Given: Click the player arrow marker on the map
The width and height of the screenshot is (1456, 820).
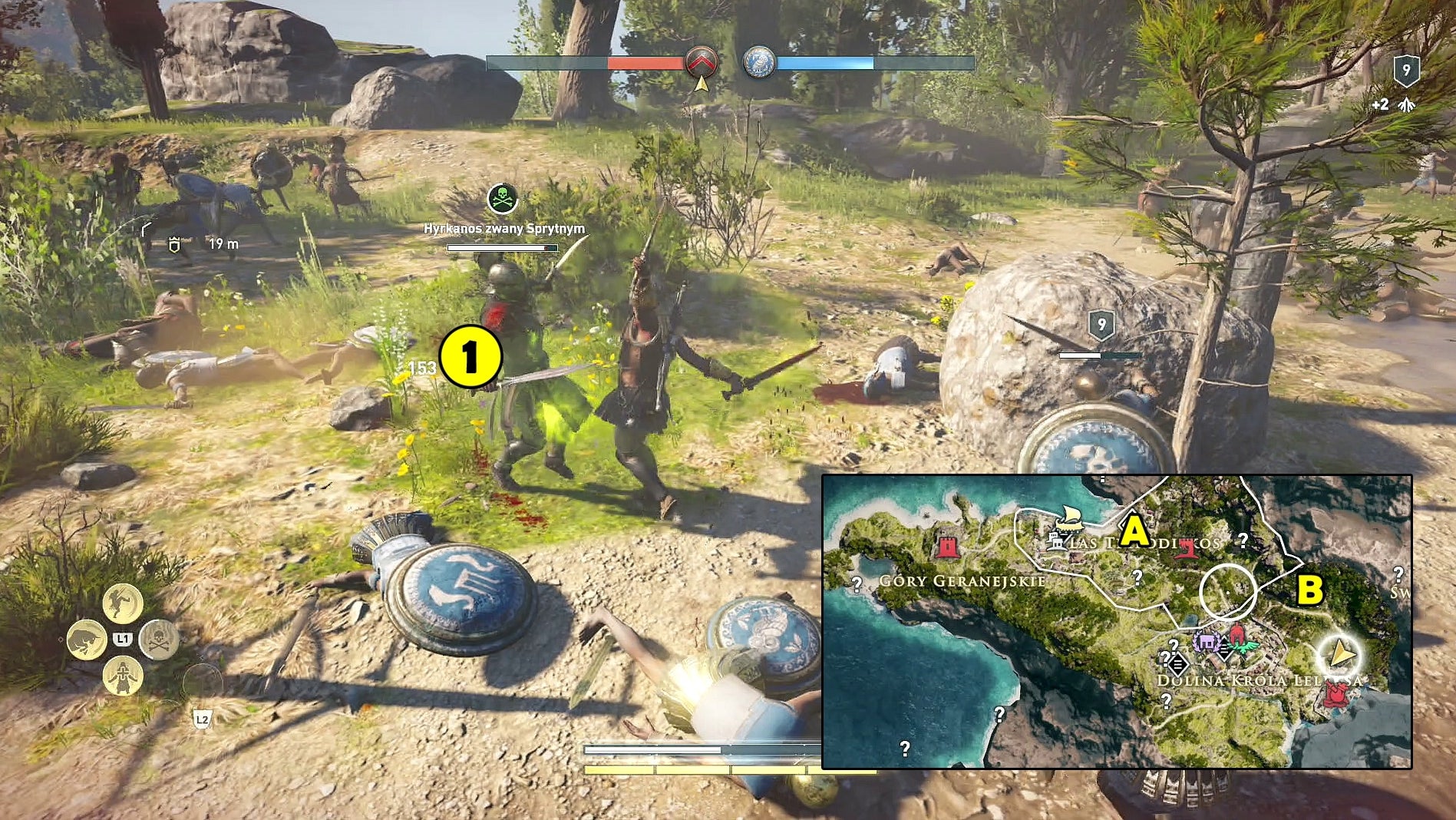Looking at the screenshot, I should [1339, 655].
